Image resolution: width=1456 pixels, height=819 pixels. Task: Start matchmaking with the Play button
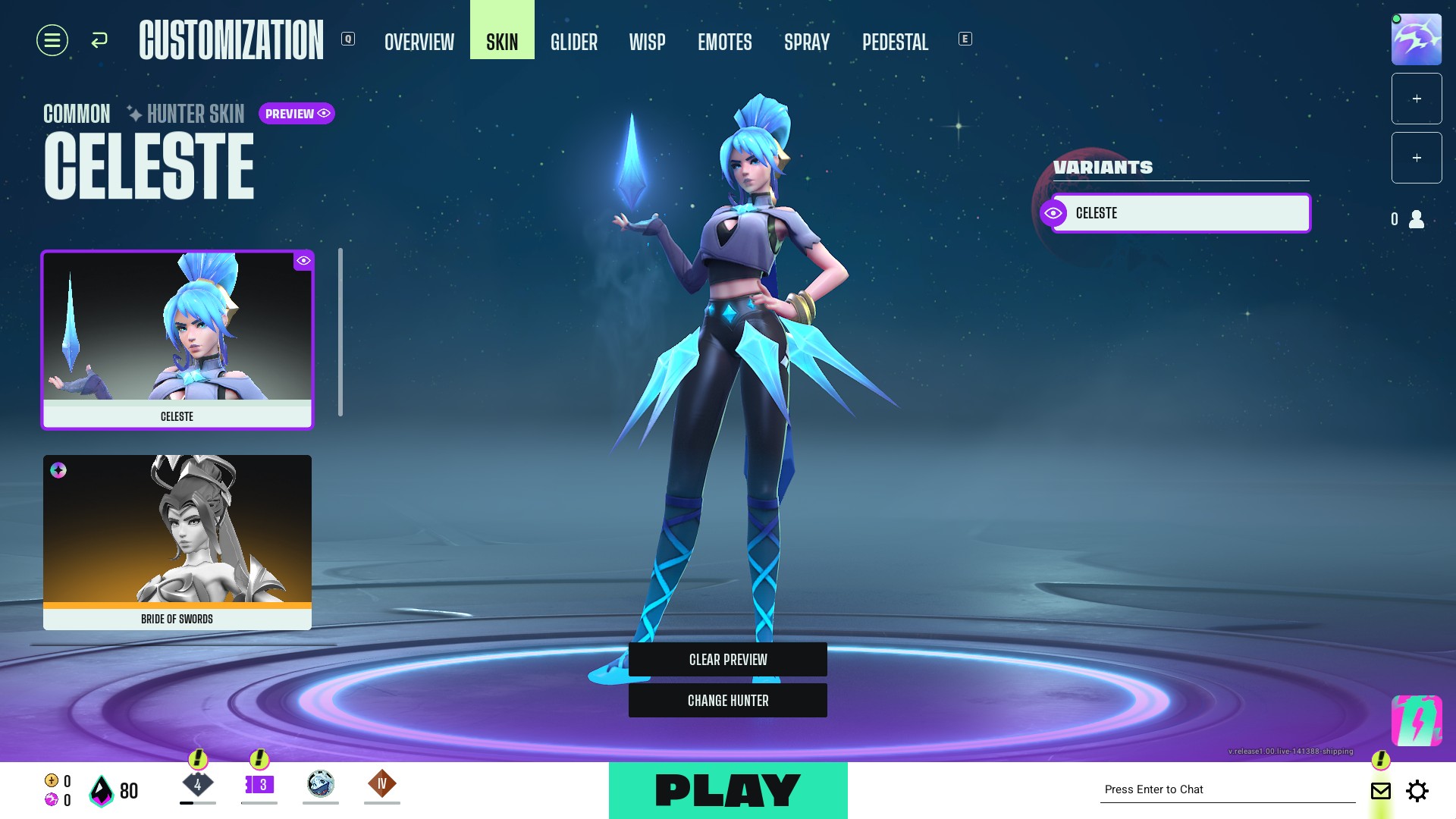(728, 790)
